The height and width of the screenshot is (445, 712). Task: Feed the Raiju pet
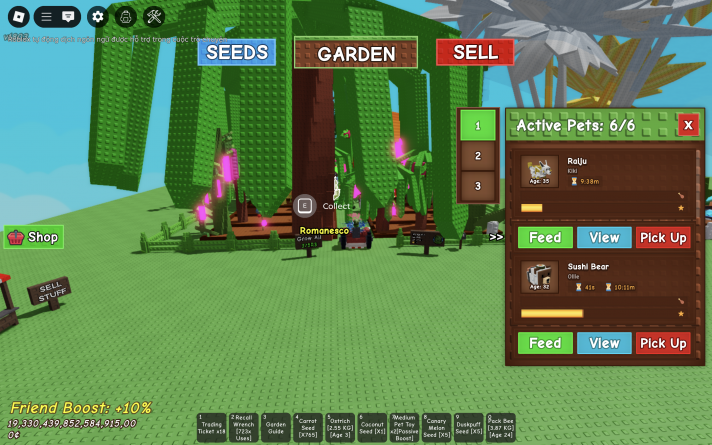[x=545, y=237]
